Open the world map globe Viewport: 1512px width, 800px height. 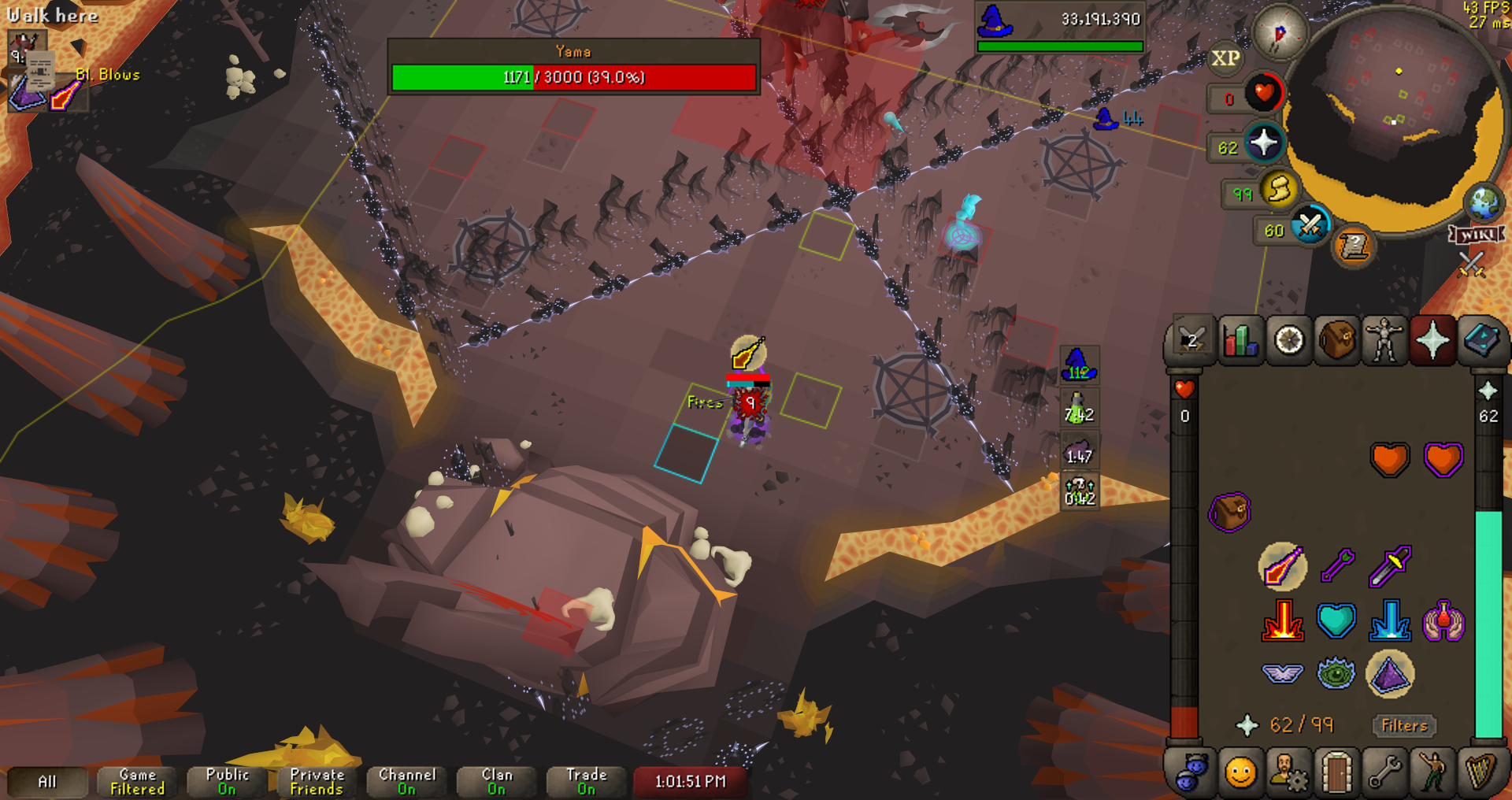(x=1484, y=202)
